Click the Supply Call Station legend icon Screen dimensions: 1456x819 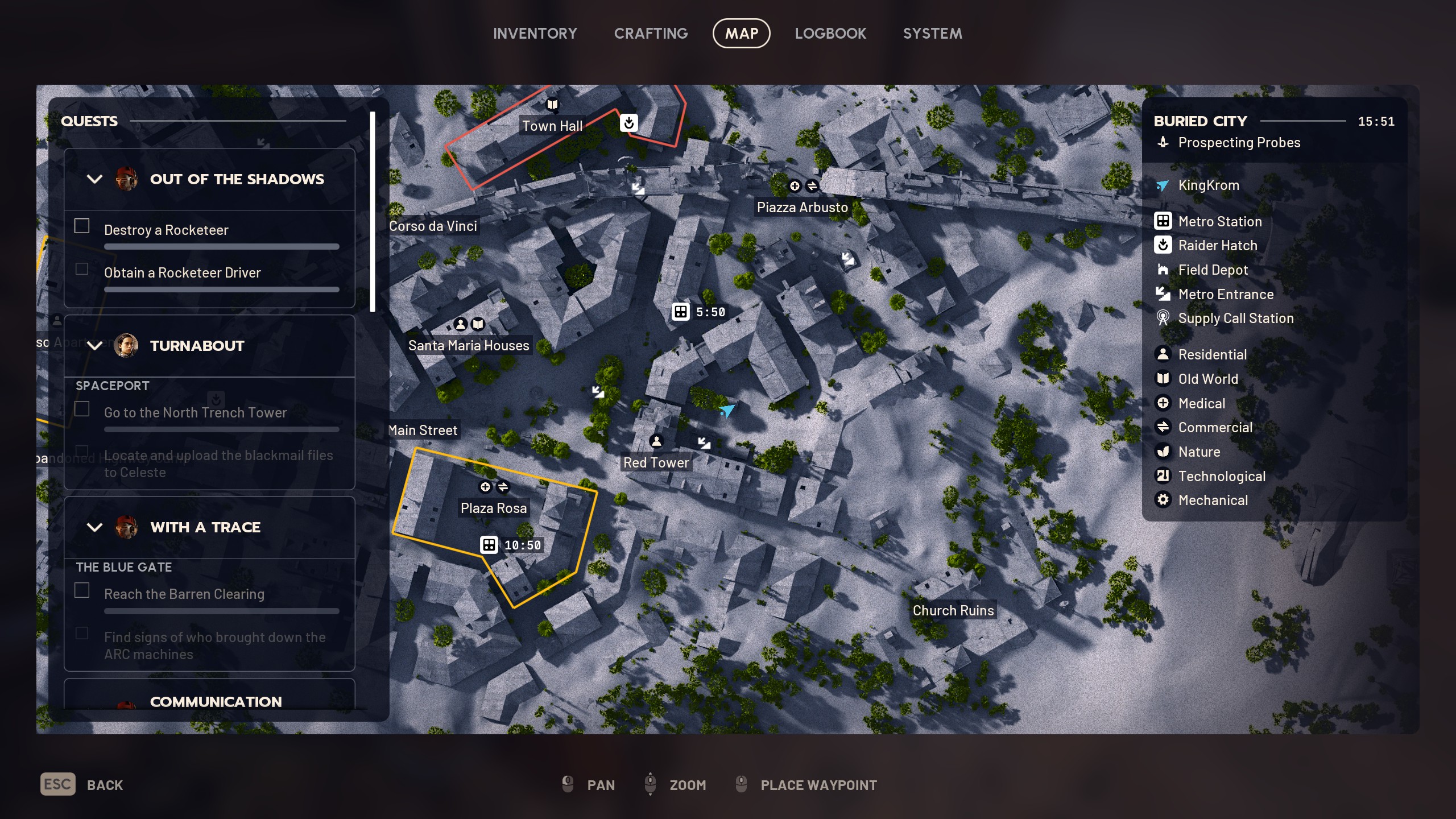tap(1164, 318)
